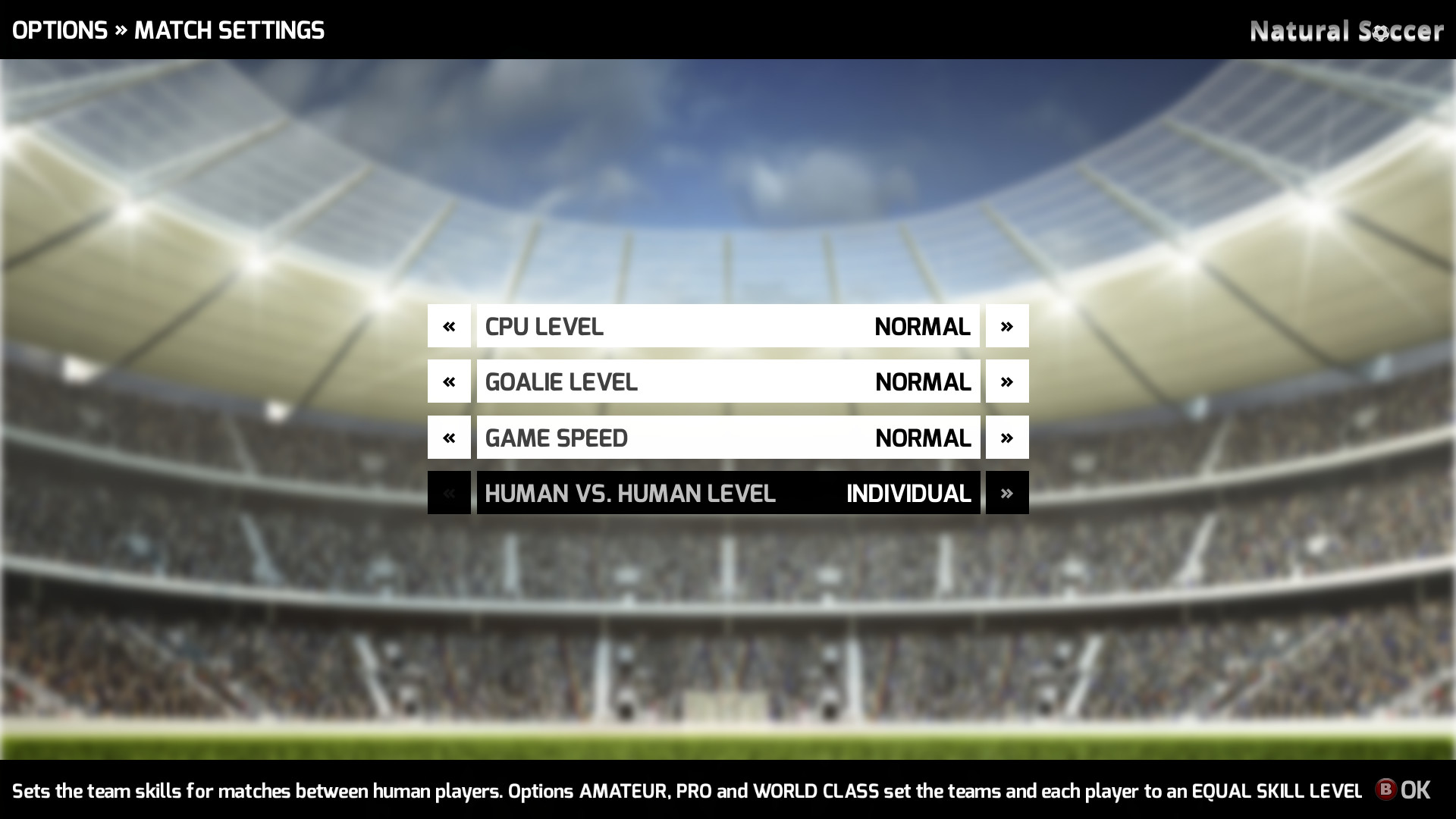Click the right arrow for GOALIE LEVEL
The height and width of the screenshot is (819, 1456).
(1007, 381)
